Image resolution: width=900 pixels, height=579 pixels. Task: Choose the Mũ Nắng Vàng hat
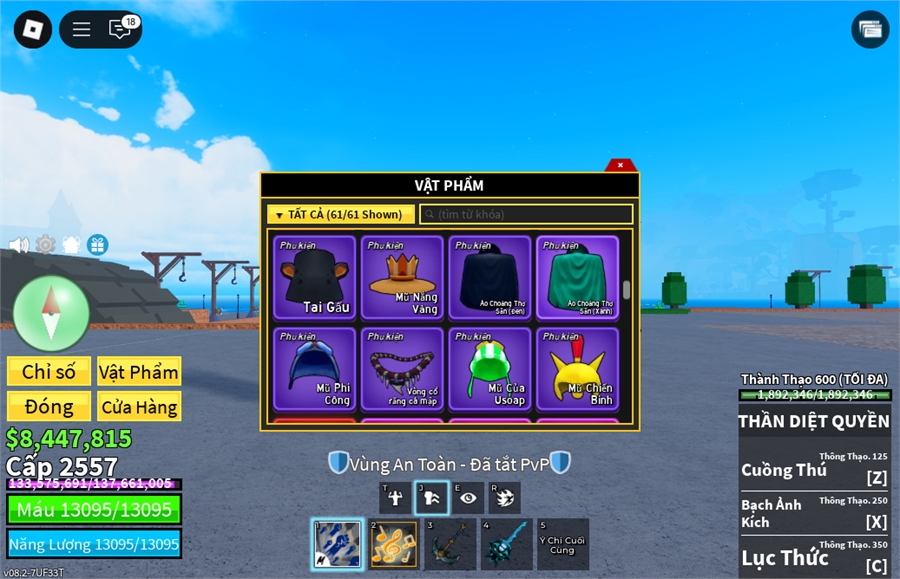[x=402, y=277]
